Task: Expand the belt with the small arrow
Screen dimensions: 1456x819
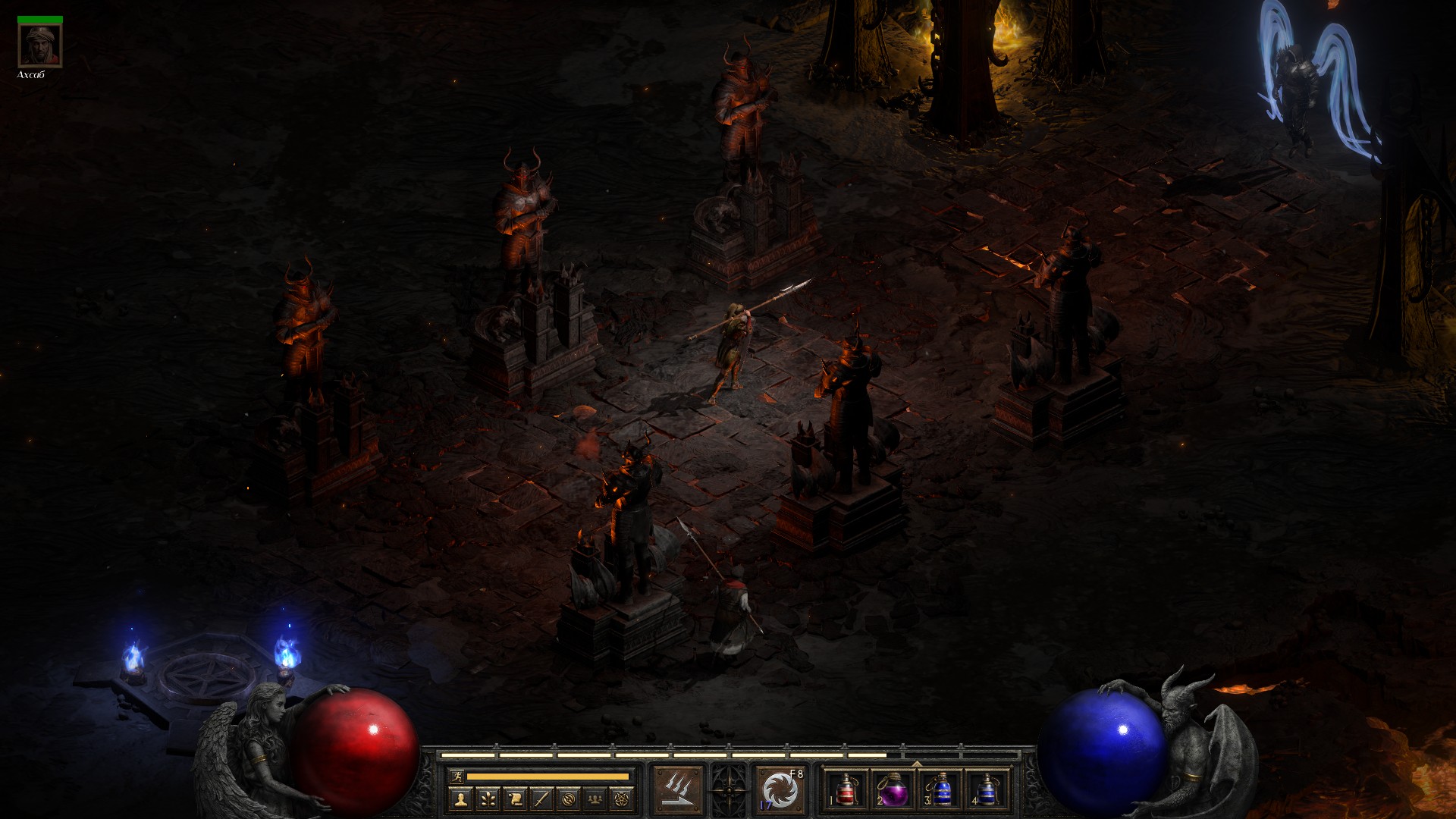Action: pos(916,763)
